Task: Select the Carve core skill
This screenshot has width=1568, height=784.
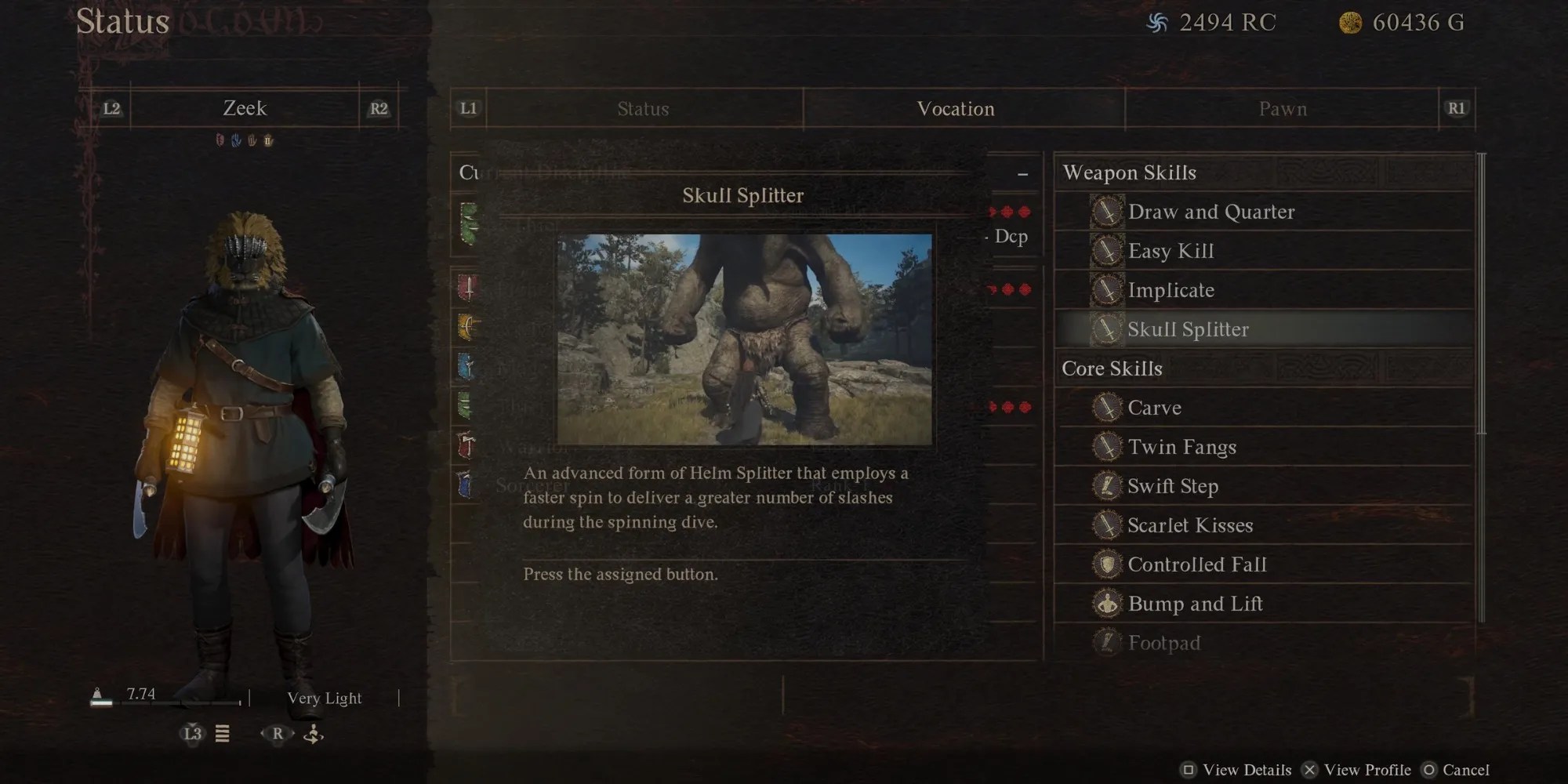Action: click(1154, 408)
